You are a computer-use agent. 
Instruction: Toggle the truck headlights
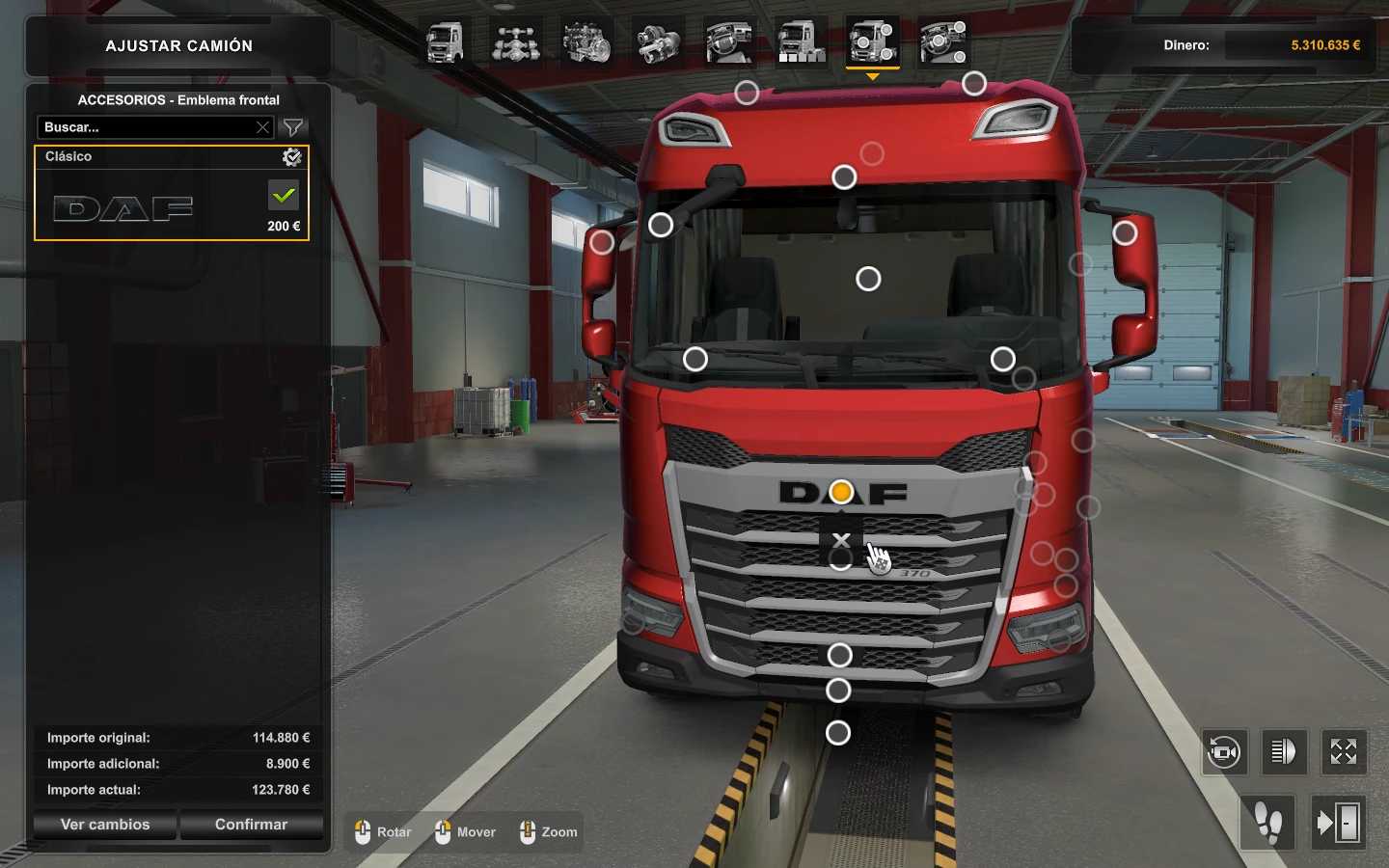[1284, 751]
